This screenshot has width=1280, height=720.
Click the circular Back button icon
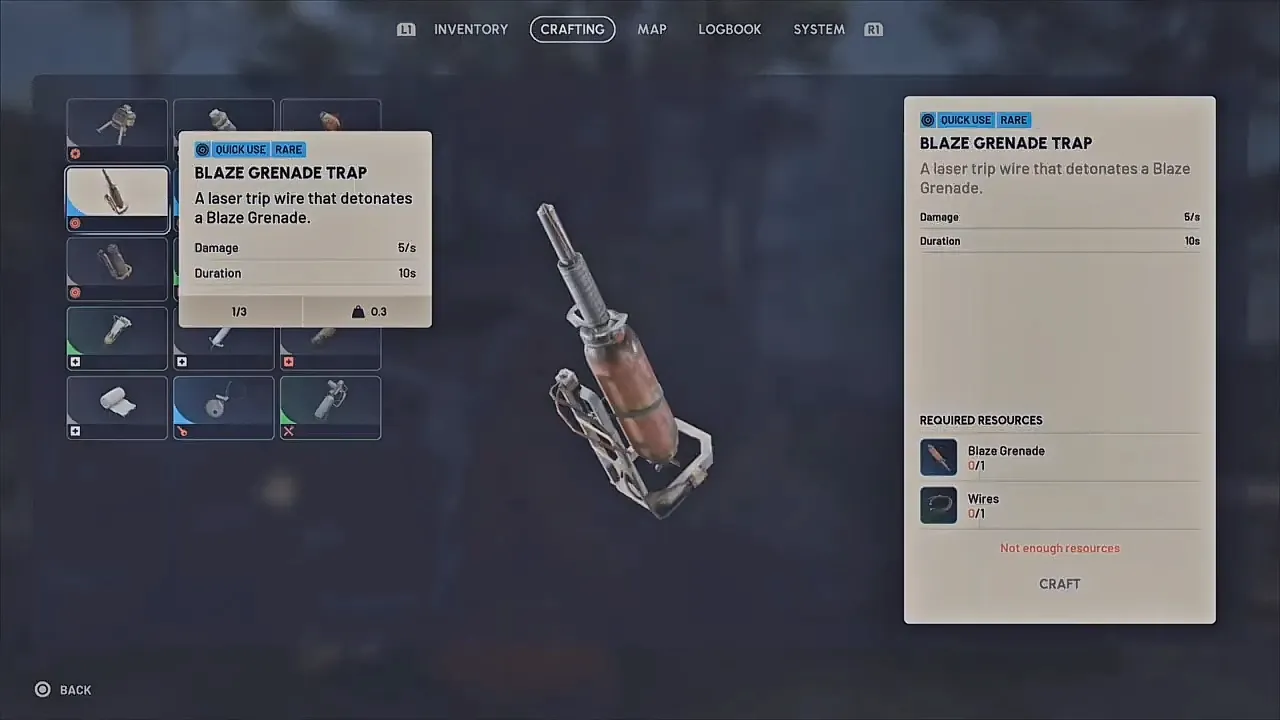point(43,689)
